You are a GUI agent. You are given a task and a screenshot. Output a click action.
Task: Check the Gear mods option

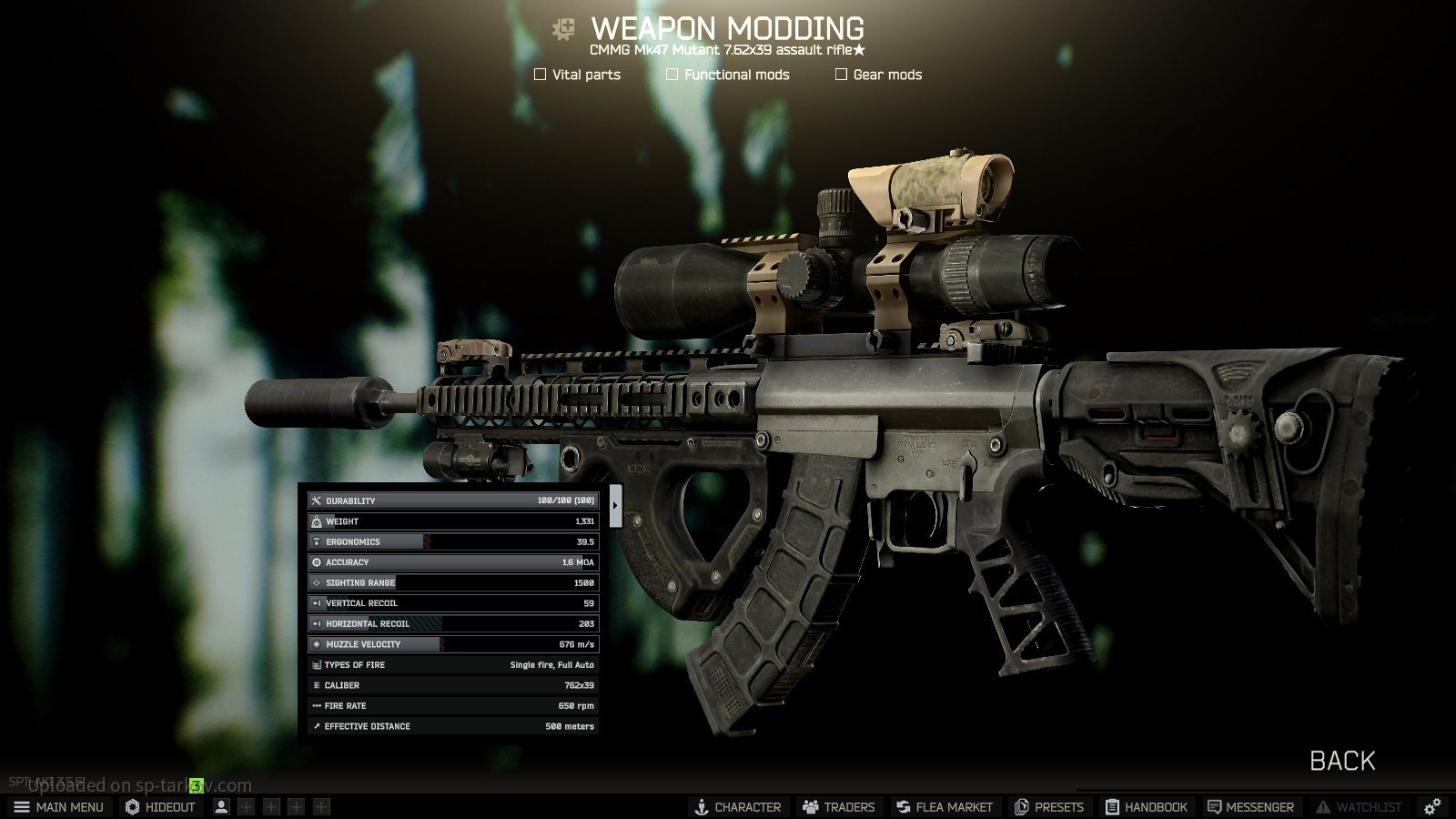coord(842,75)
